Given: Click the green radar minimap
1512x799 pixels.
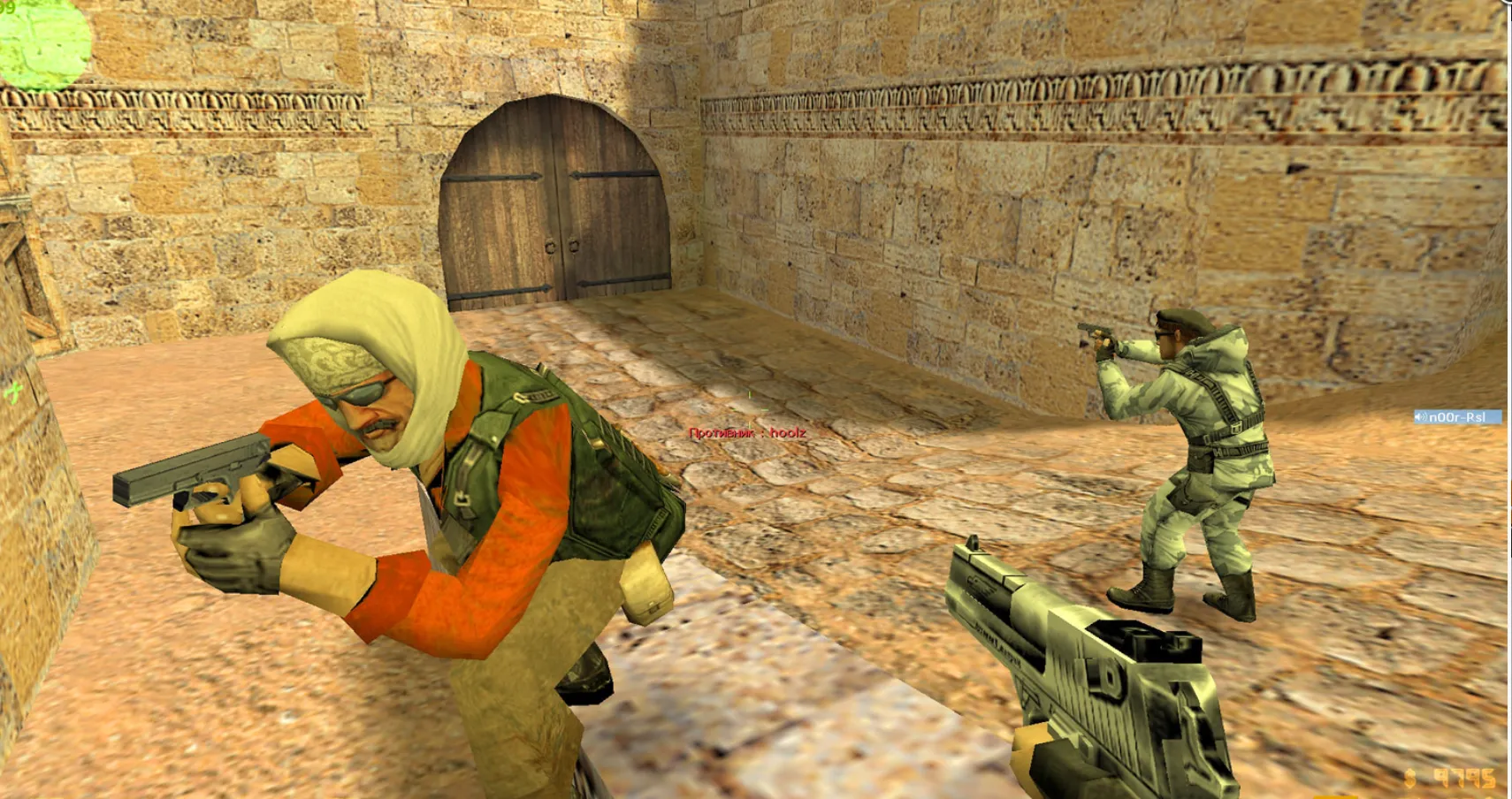Looking at the screenshot, I should click(x=42, y=42).
